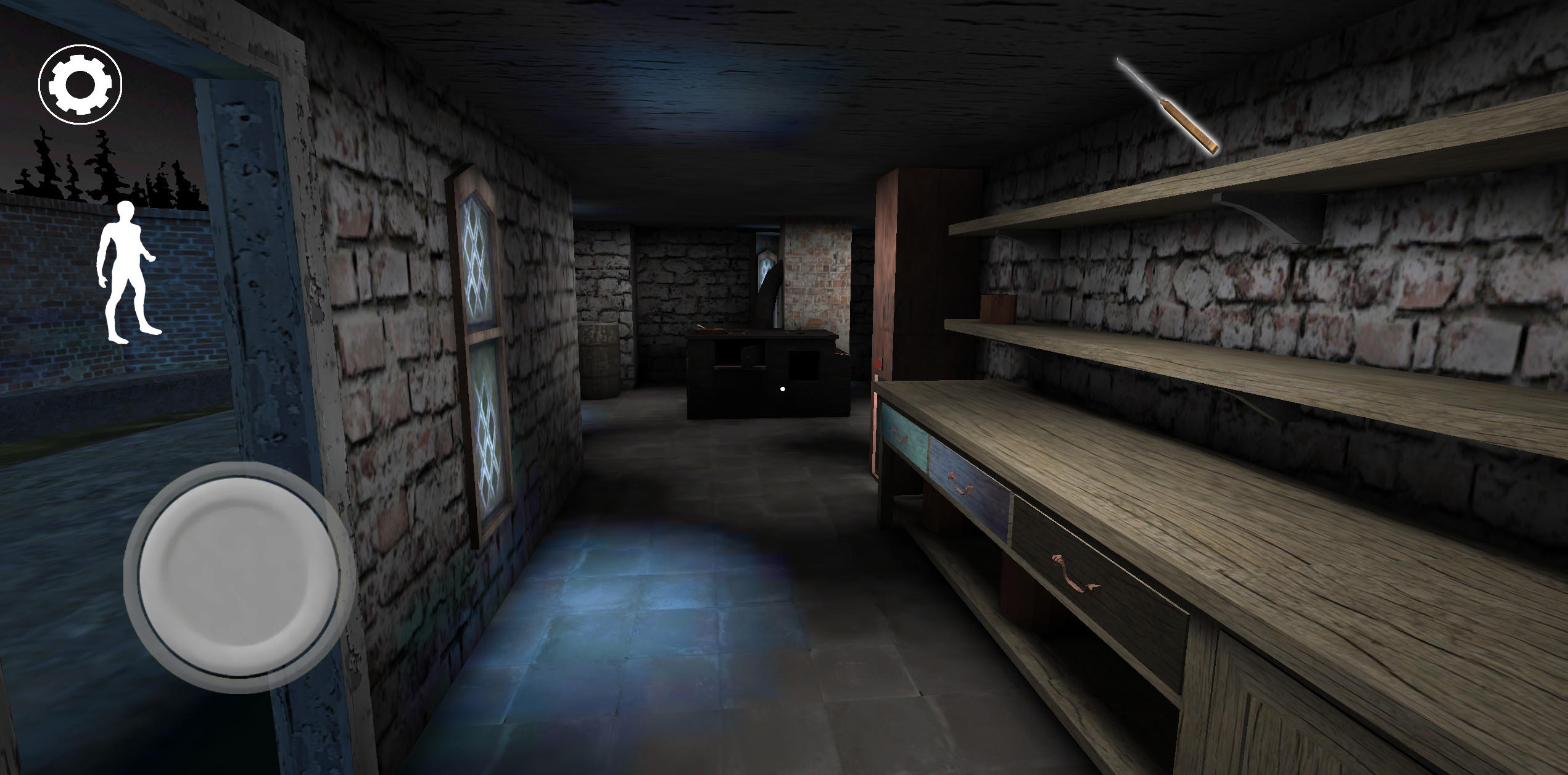1568x775 pixels.
Task: Tap the red switch on the far wall
Action: click(877, 363)
